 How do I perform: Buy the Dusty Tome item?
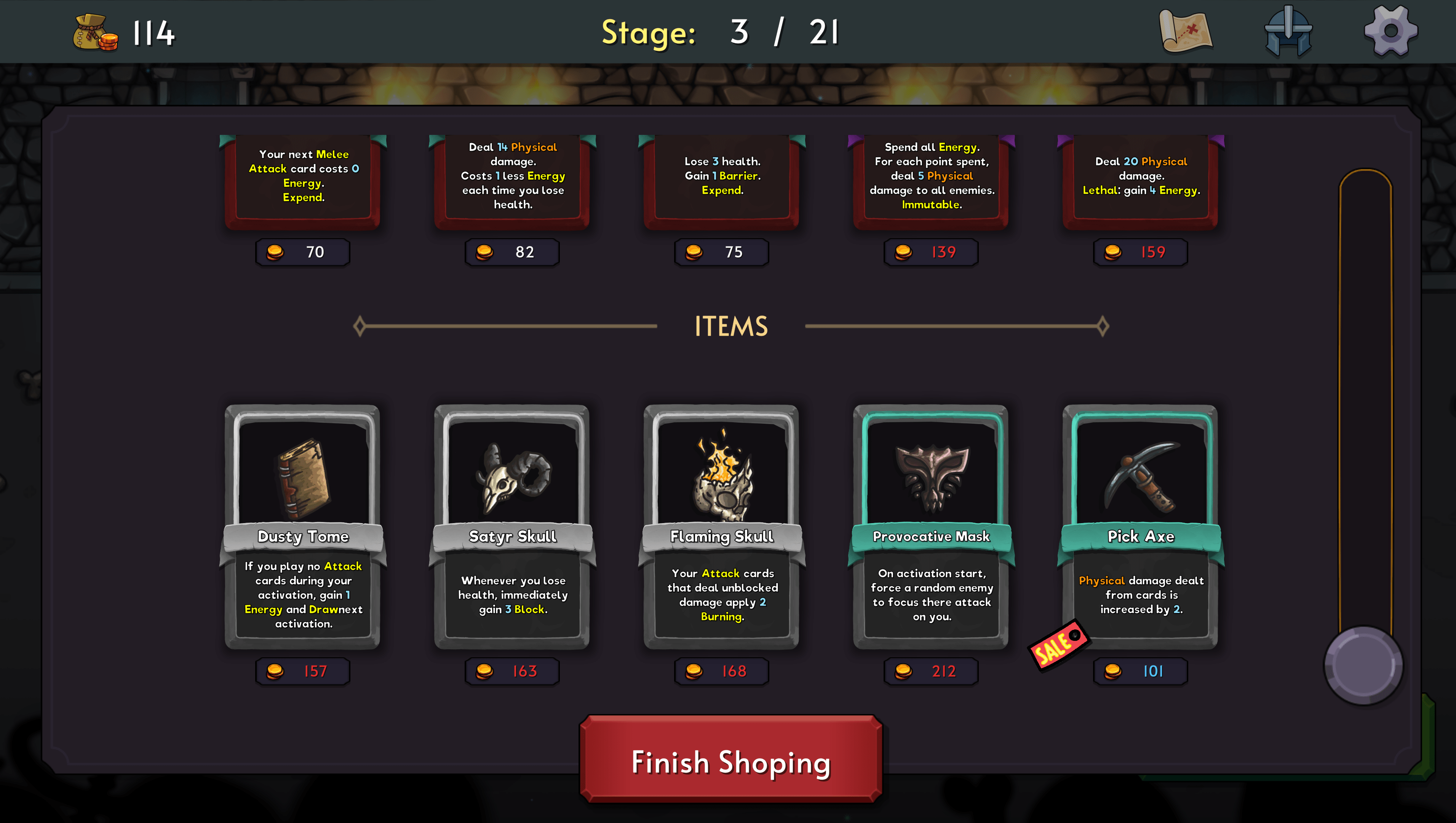coord(303,526)
